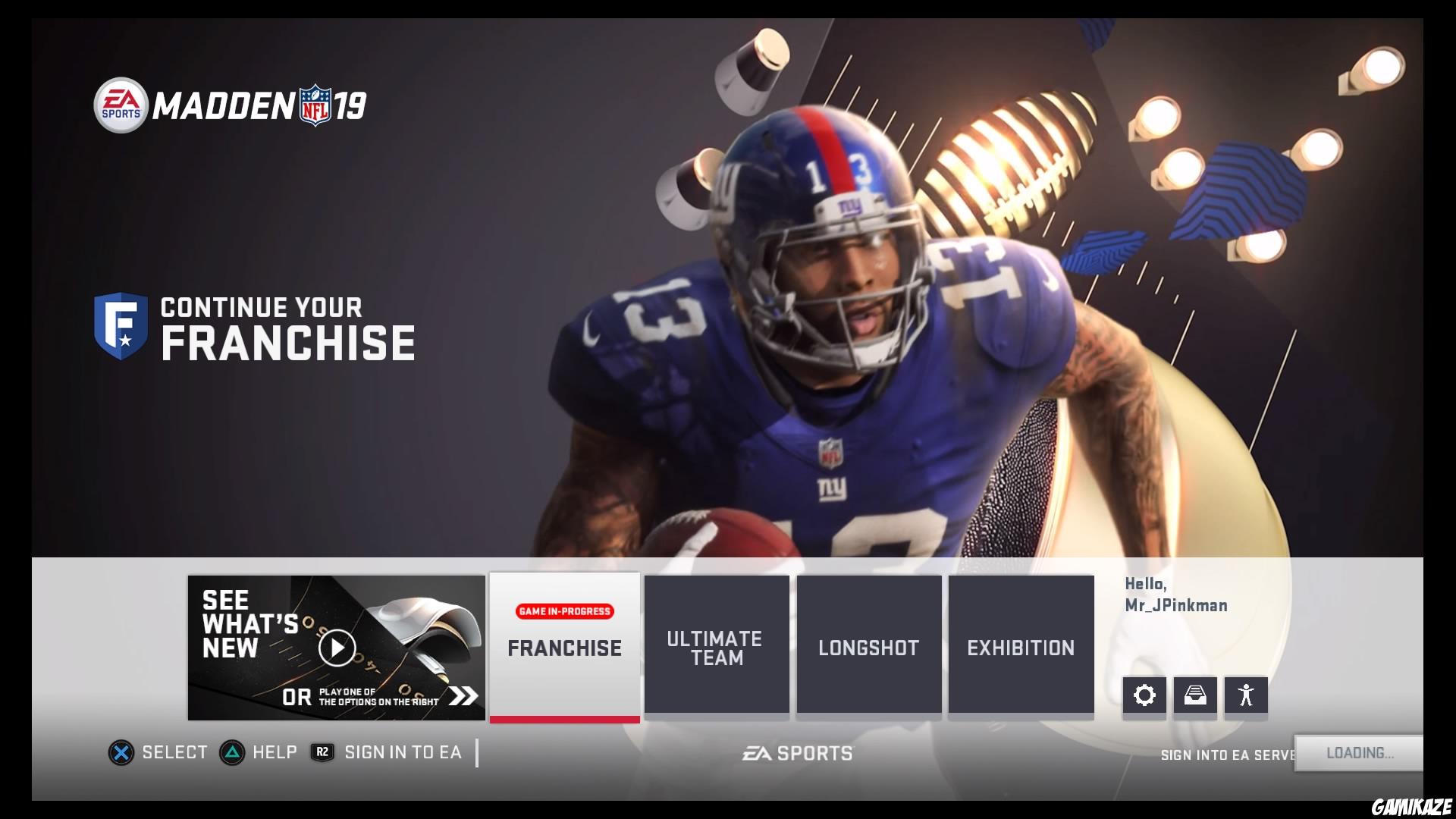
Task: Select the Franchise tile
Action: pyautogui.click(x=563, y=648)
